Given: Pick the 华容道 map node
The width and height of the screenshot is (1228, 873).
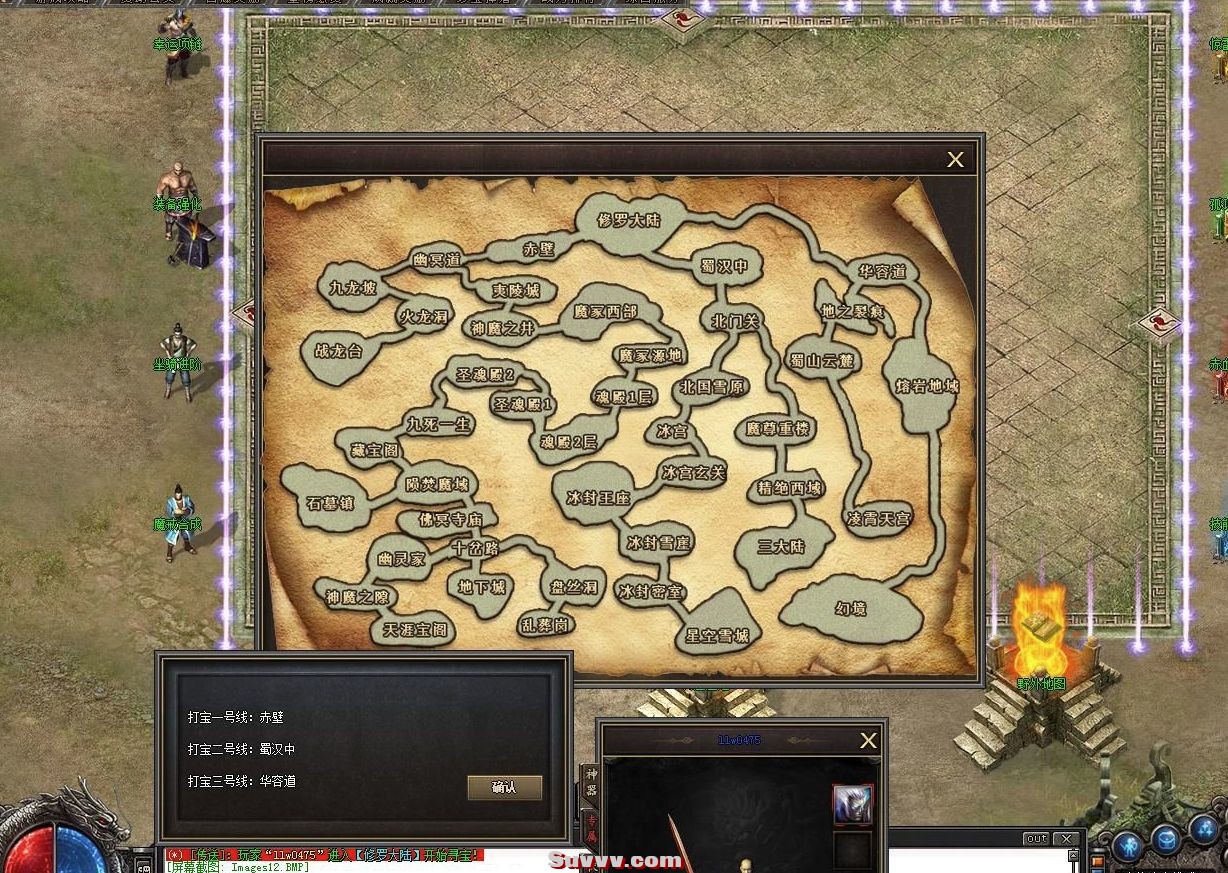Looking at the screenshot, I should pyautogui.click(x=882, y=272).
